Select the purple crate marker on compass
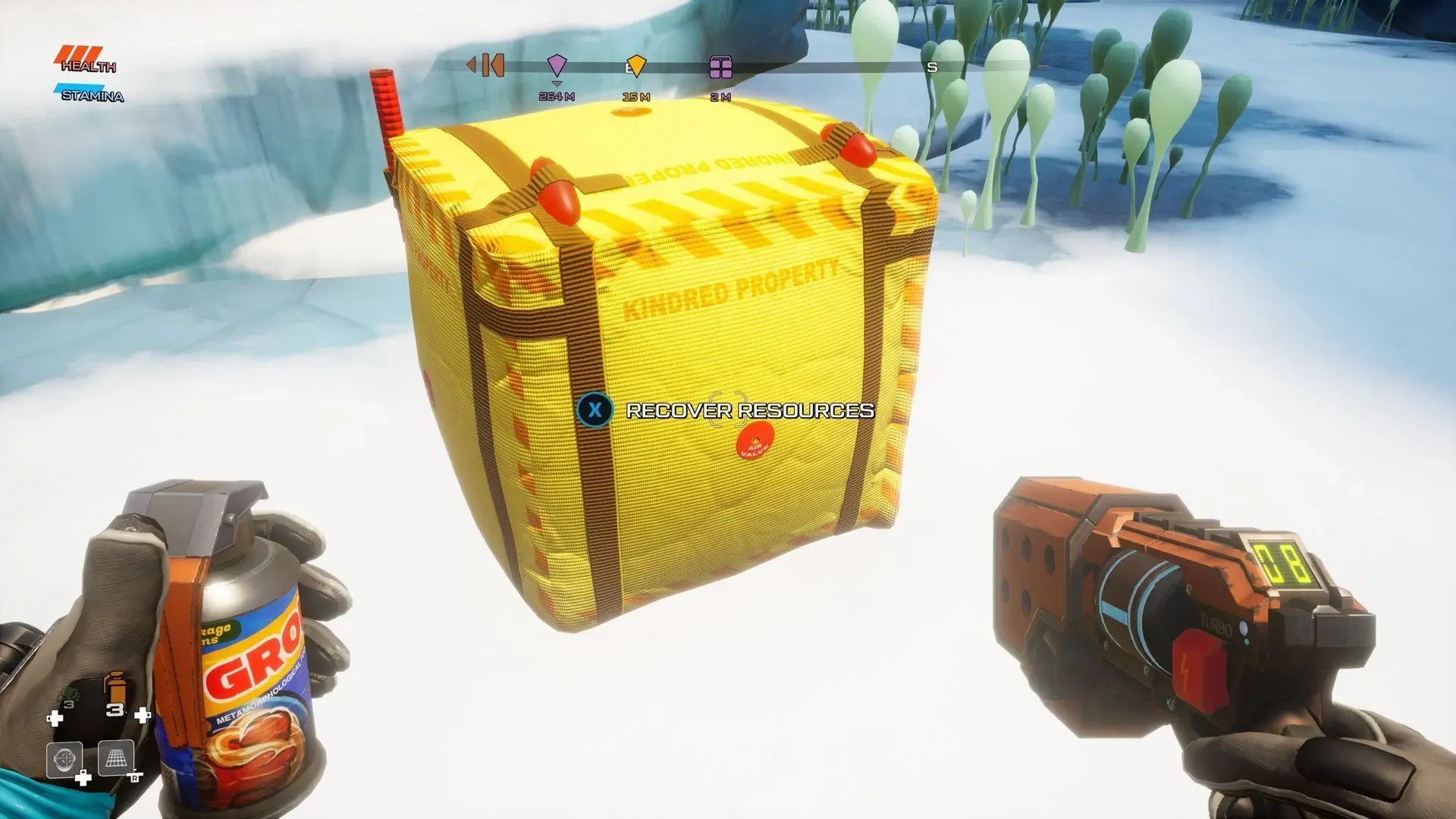Viewport: 1456px width, 819px height. pyautogui.click(x=720, y=67)
